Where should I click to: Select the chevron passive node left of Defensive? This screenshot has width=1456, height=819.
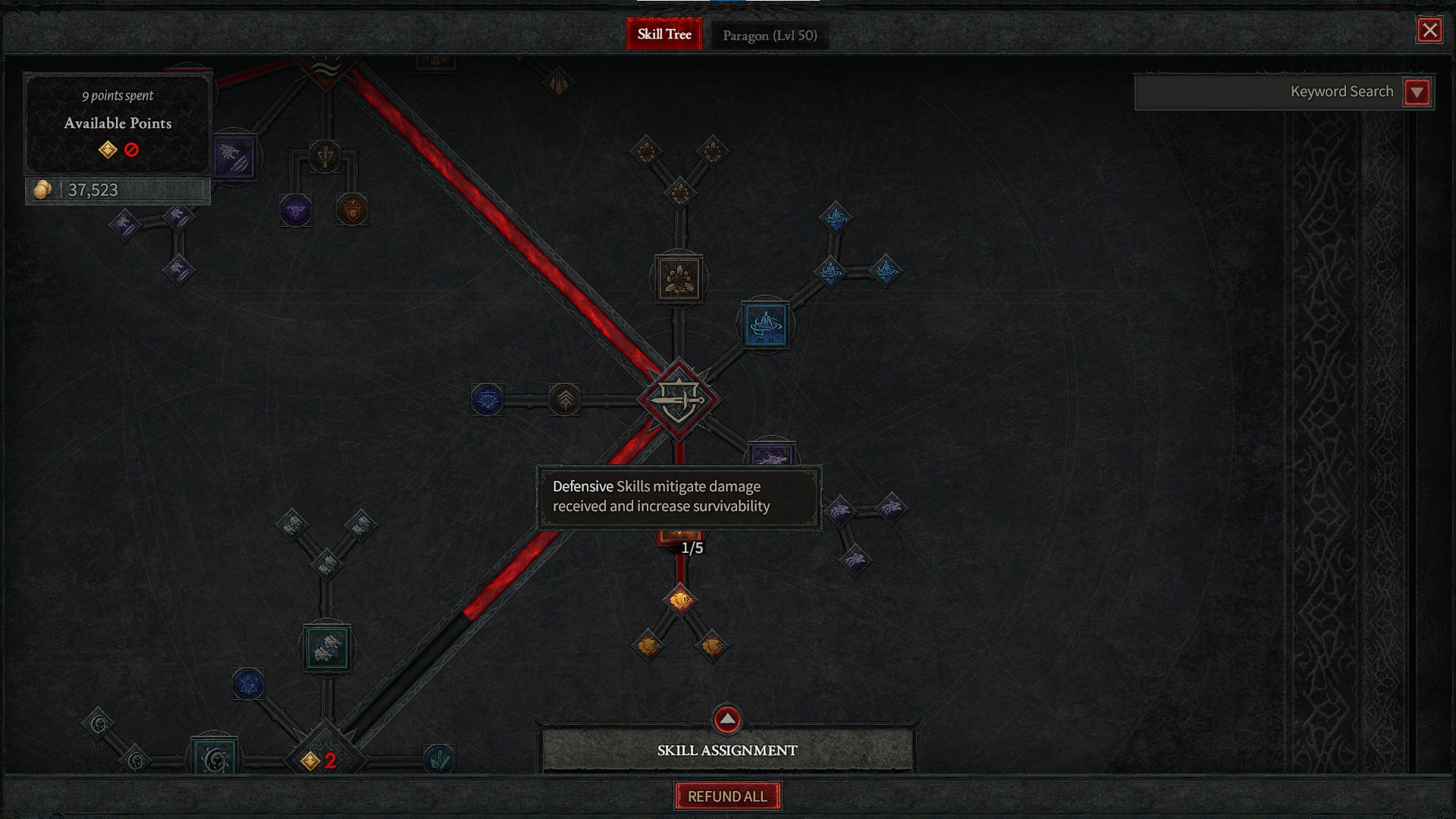[565, 400]
